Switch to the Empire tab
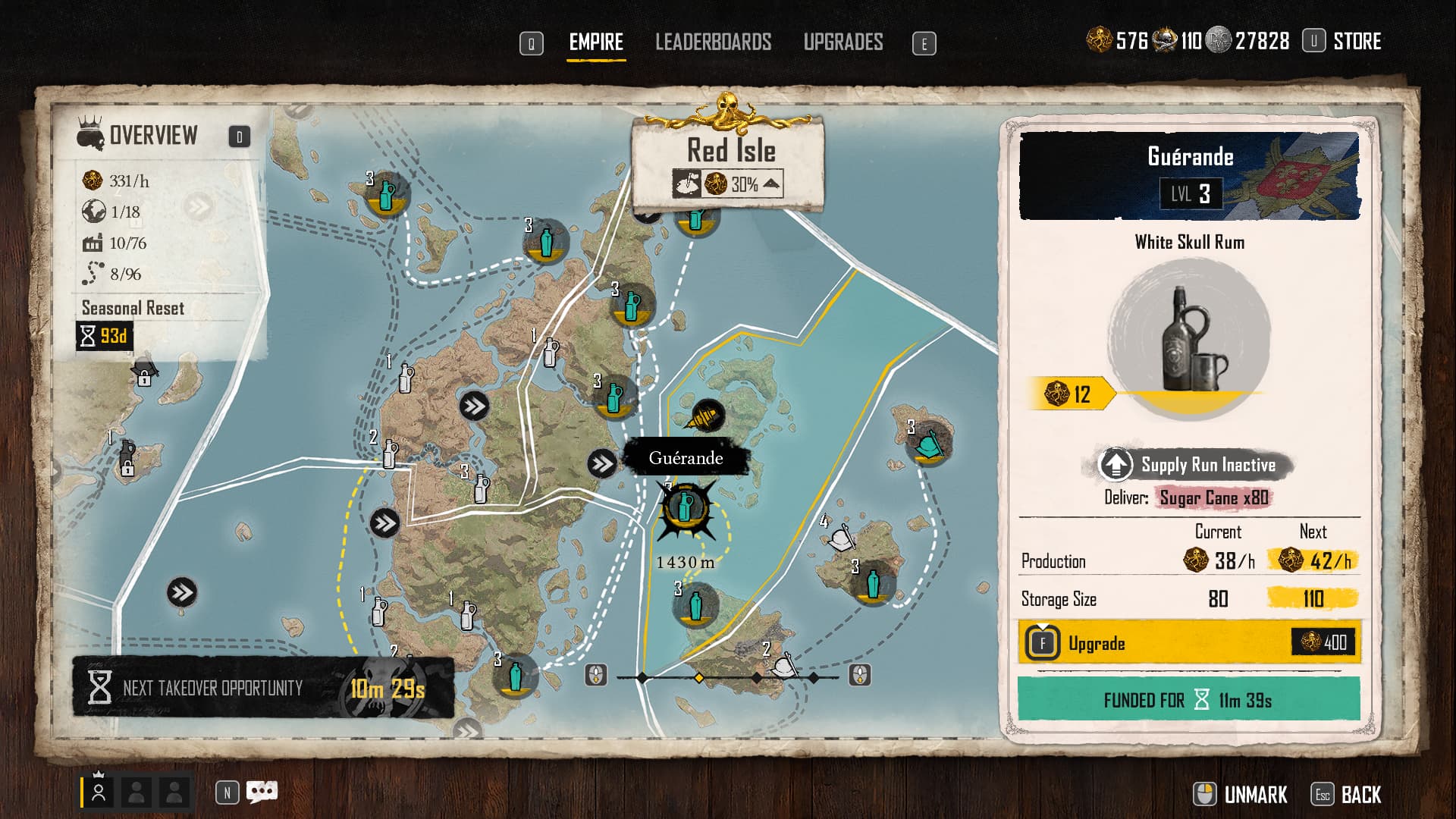This screenshot has width=1456, height=819. 596,42
